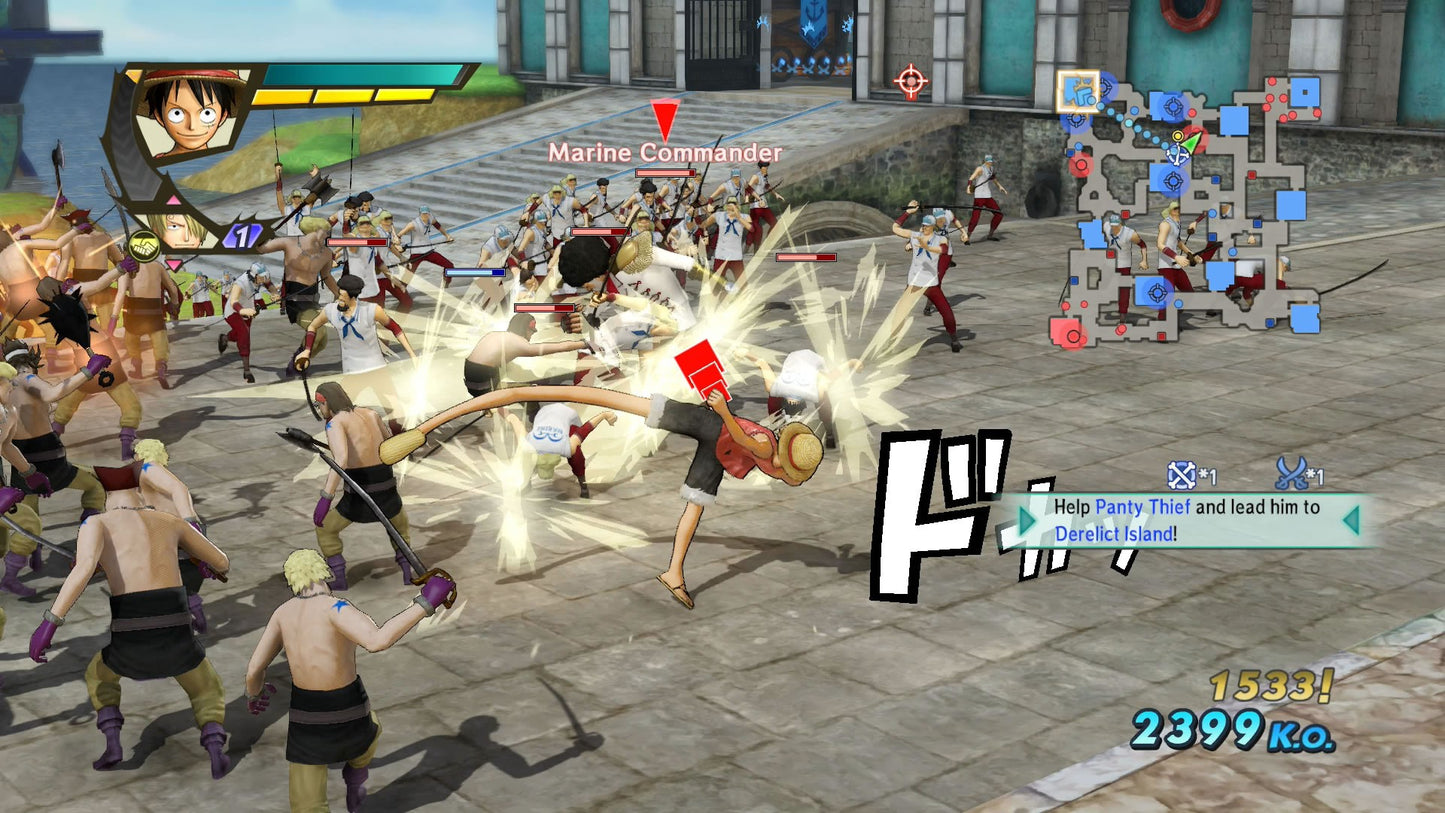Viewport: 1445px width, 813px height.
Task: Select the crossed-bones reward icon above the objective
Action: point(1183,473)
